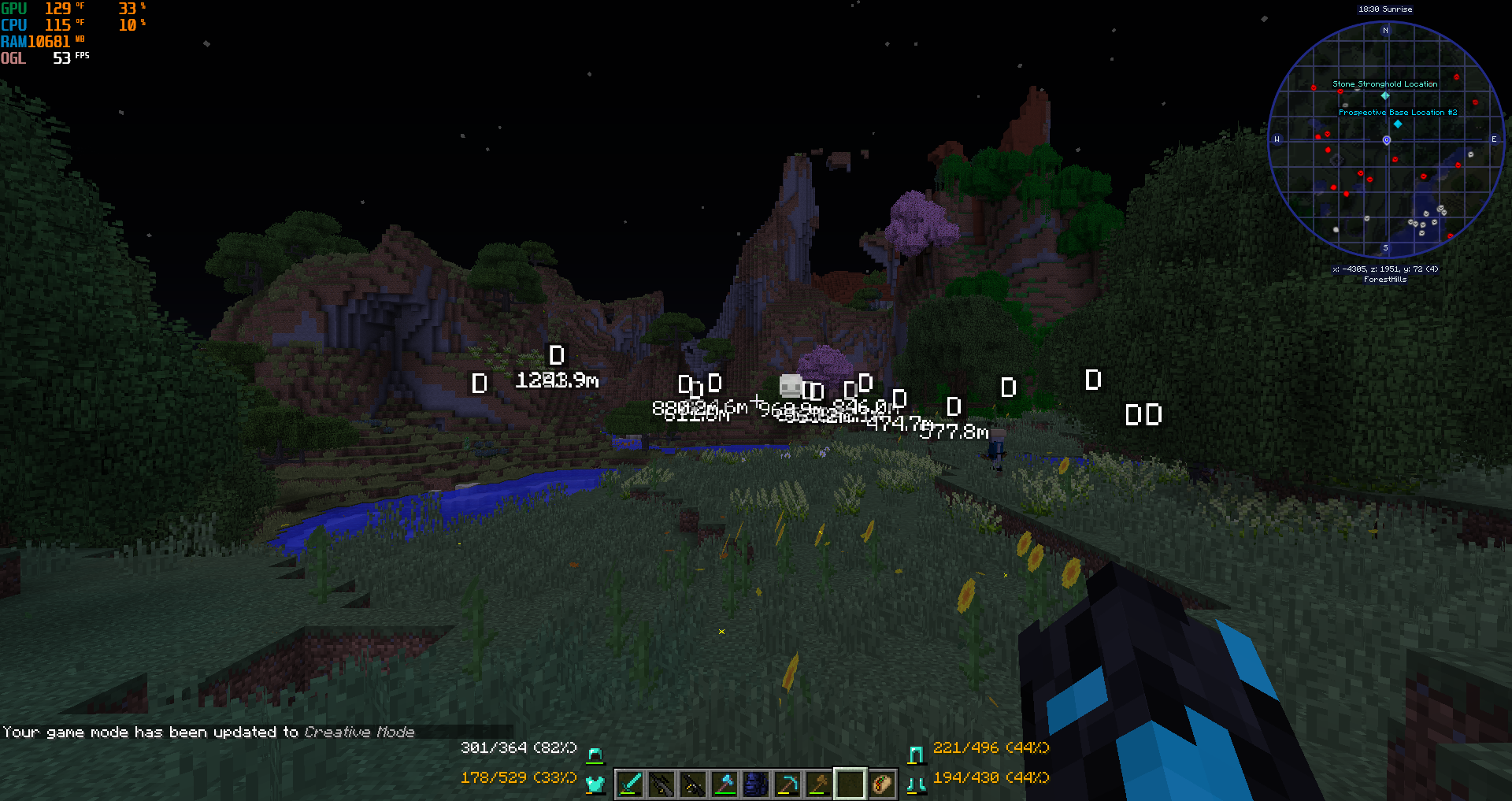Click the coordinates readout below the minimap
Viewport: 1512px width, 801px height.
pos(1384,269)
